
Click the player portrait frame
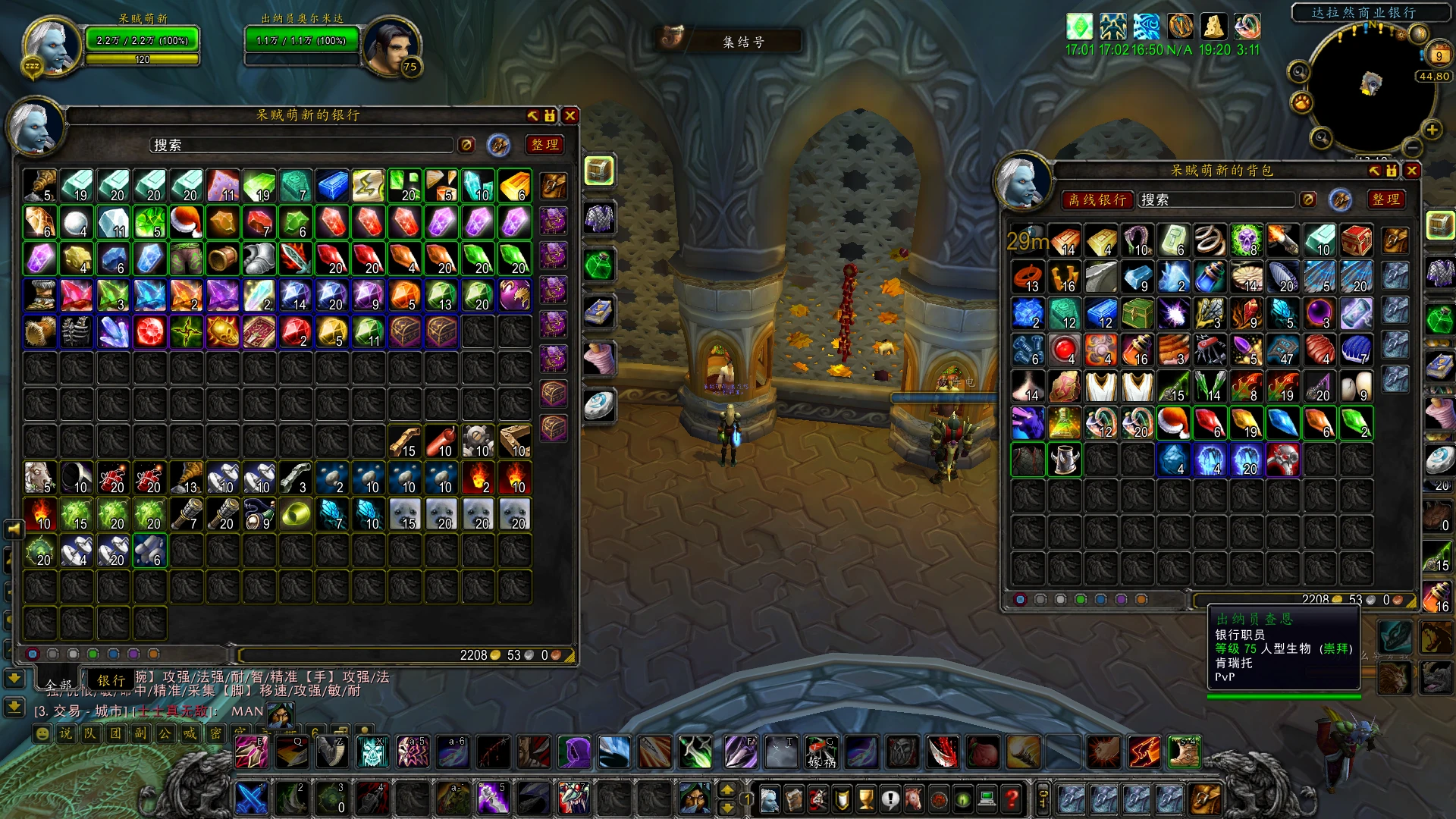[x=51, y=45]
